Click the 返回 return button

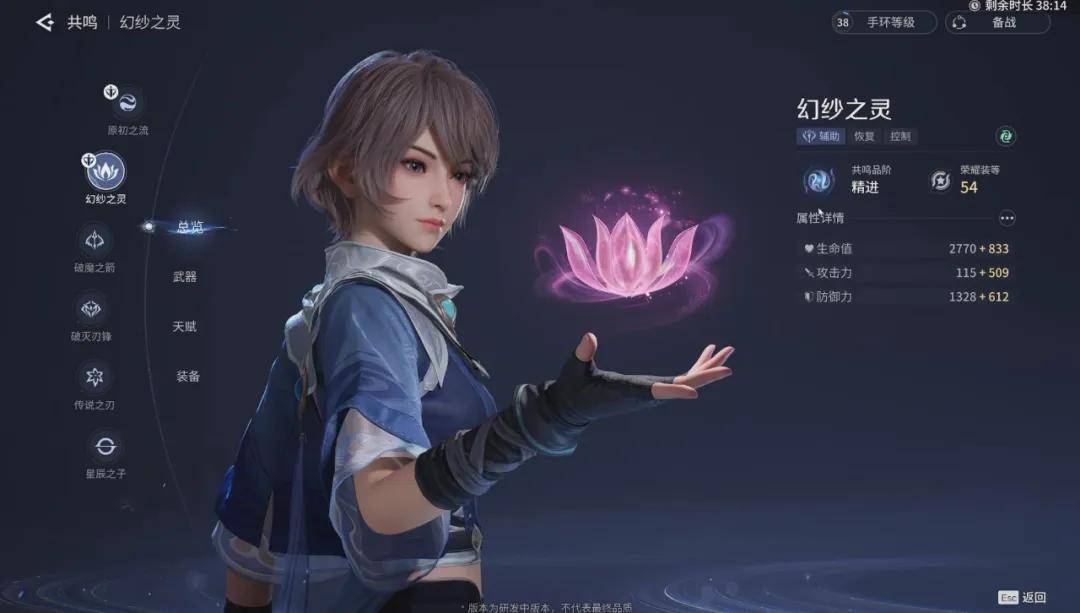[1022, 597]
